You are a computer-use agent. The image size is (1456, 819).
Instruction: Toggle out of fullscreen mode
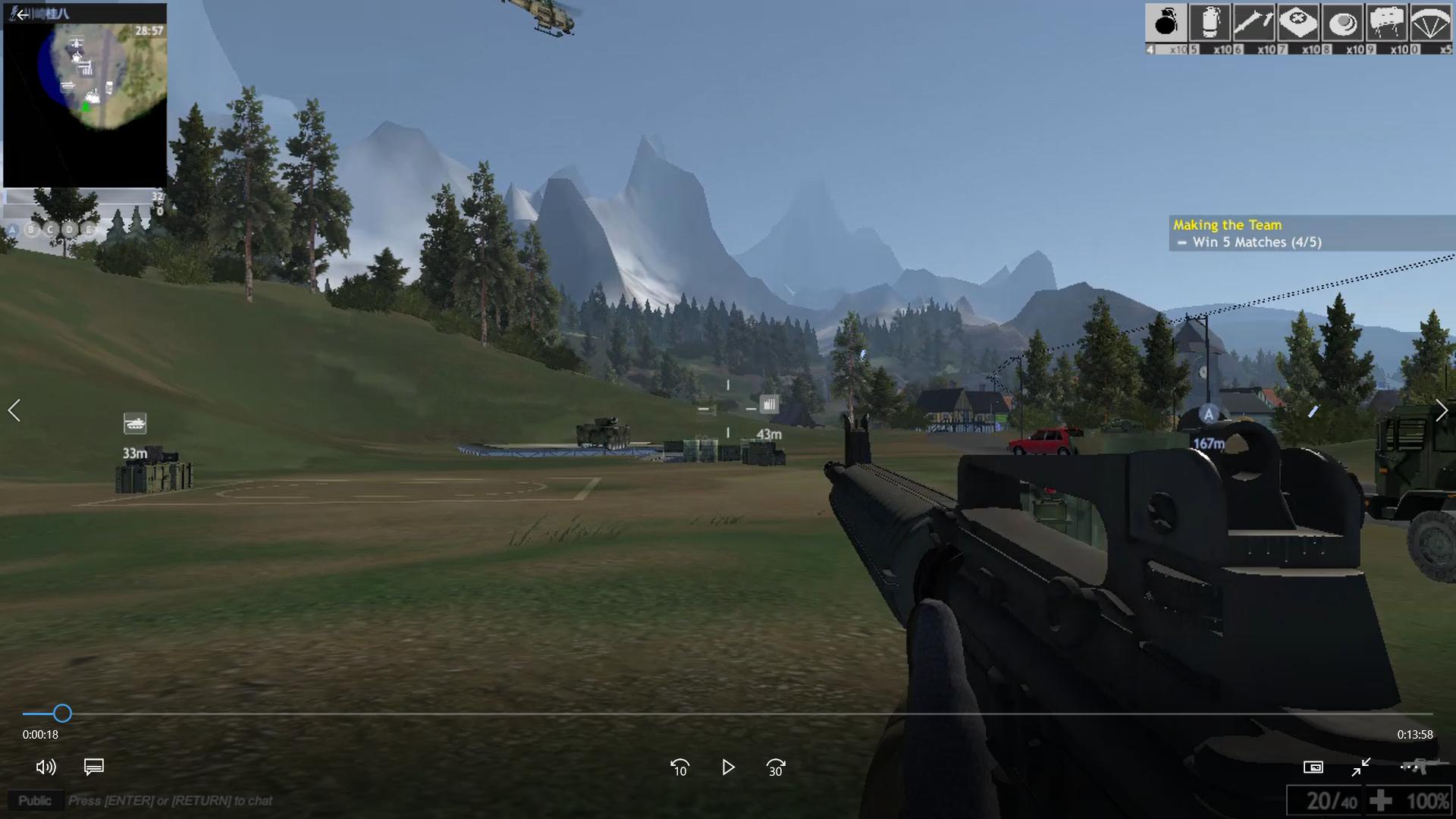pos(1363,767)
